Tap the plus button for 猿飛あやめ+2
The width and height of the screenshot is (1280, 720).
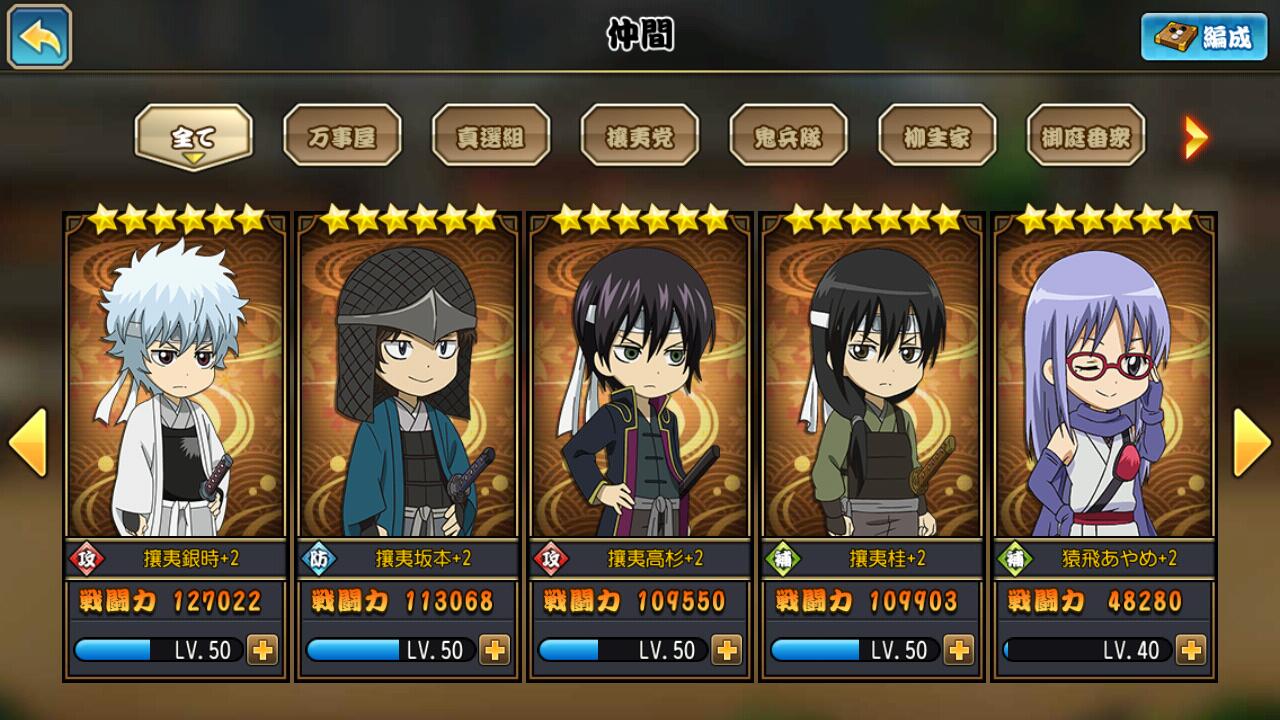tap(1190, 650)
